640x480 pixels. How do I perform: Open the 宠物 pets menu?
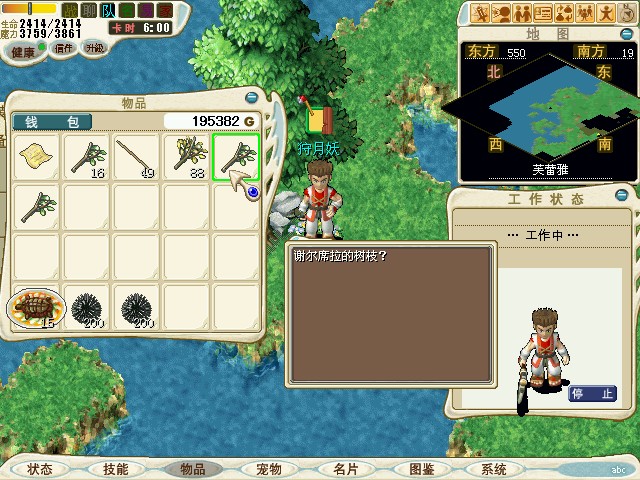click(x=268, y=469)
